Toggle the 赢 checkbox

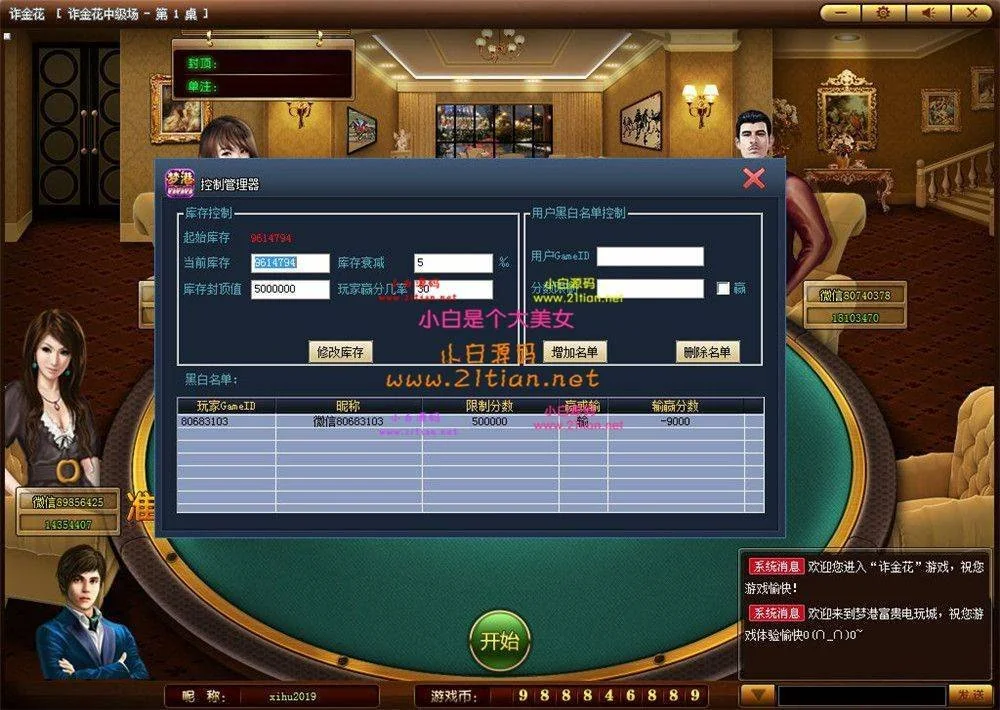click(x=724, y=289)
